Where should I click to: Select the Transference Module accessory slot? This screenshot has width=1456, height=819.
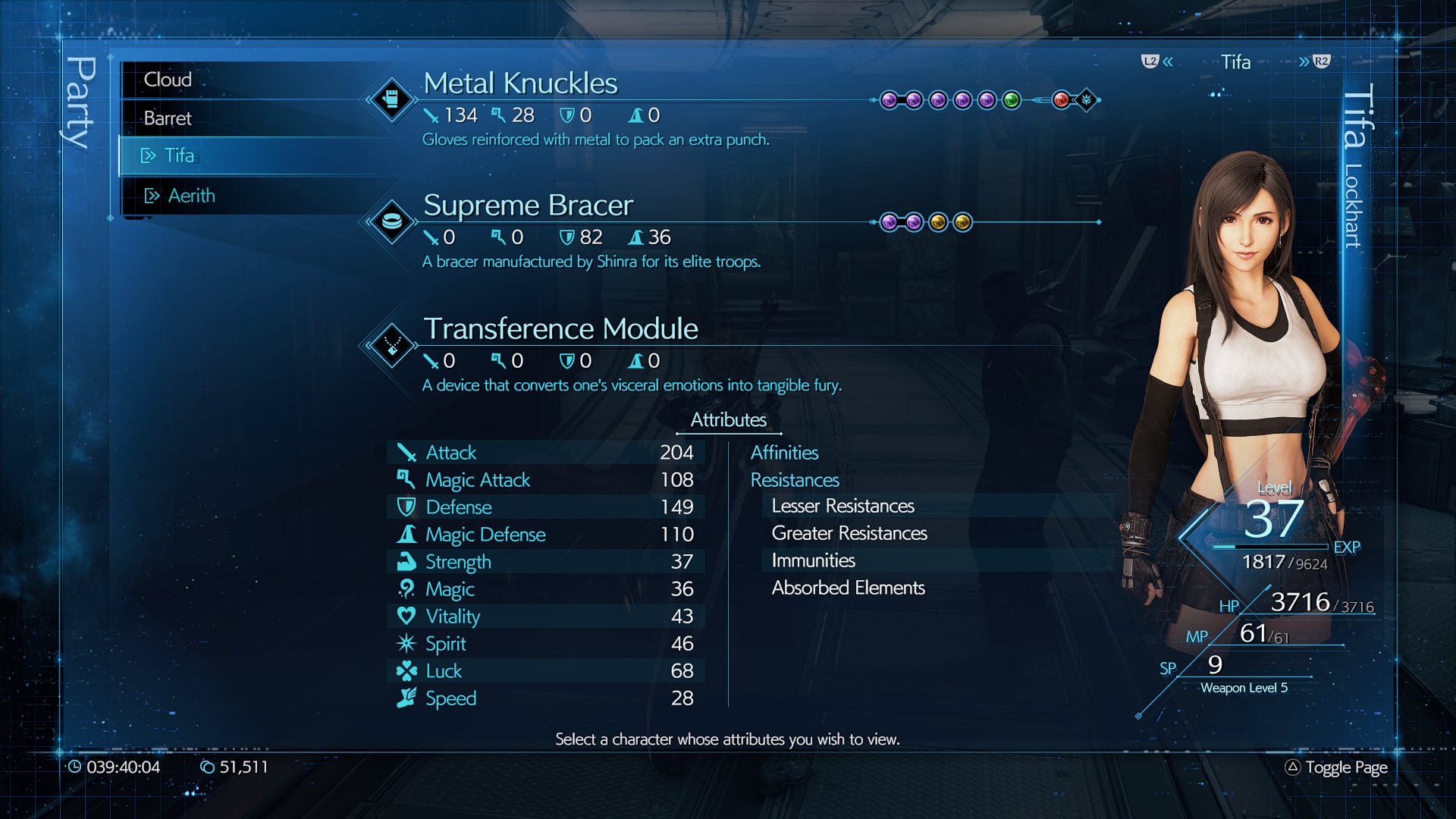(x=560, y=329)
